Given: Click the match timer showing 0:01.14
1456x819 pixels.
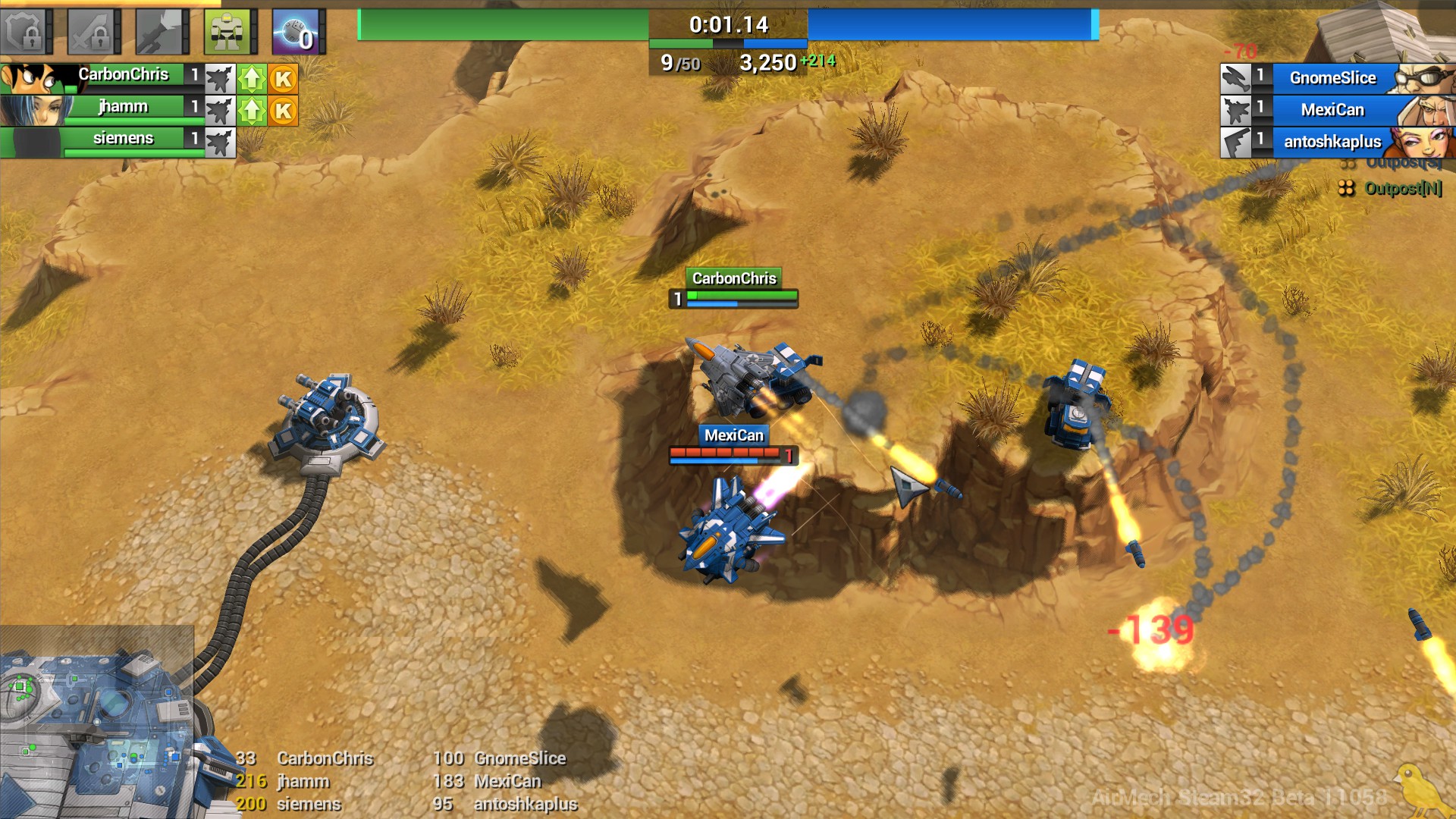Looking at the screenshot, I should click(729, 24).
